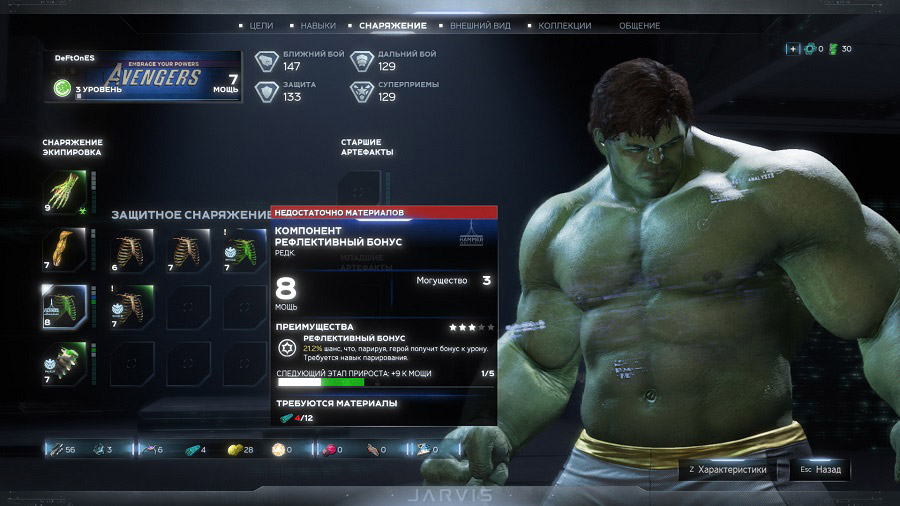Image resolution: width=900 pixels, height=506 pixels.
Task: Pick the power 6 ribcage in inventory
Action: tap(130, 249)
